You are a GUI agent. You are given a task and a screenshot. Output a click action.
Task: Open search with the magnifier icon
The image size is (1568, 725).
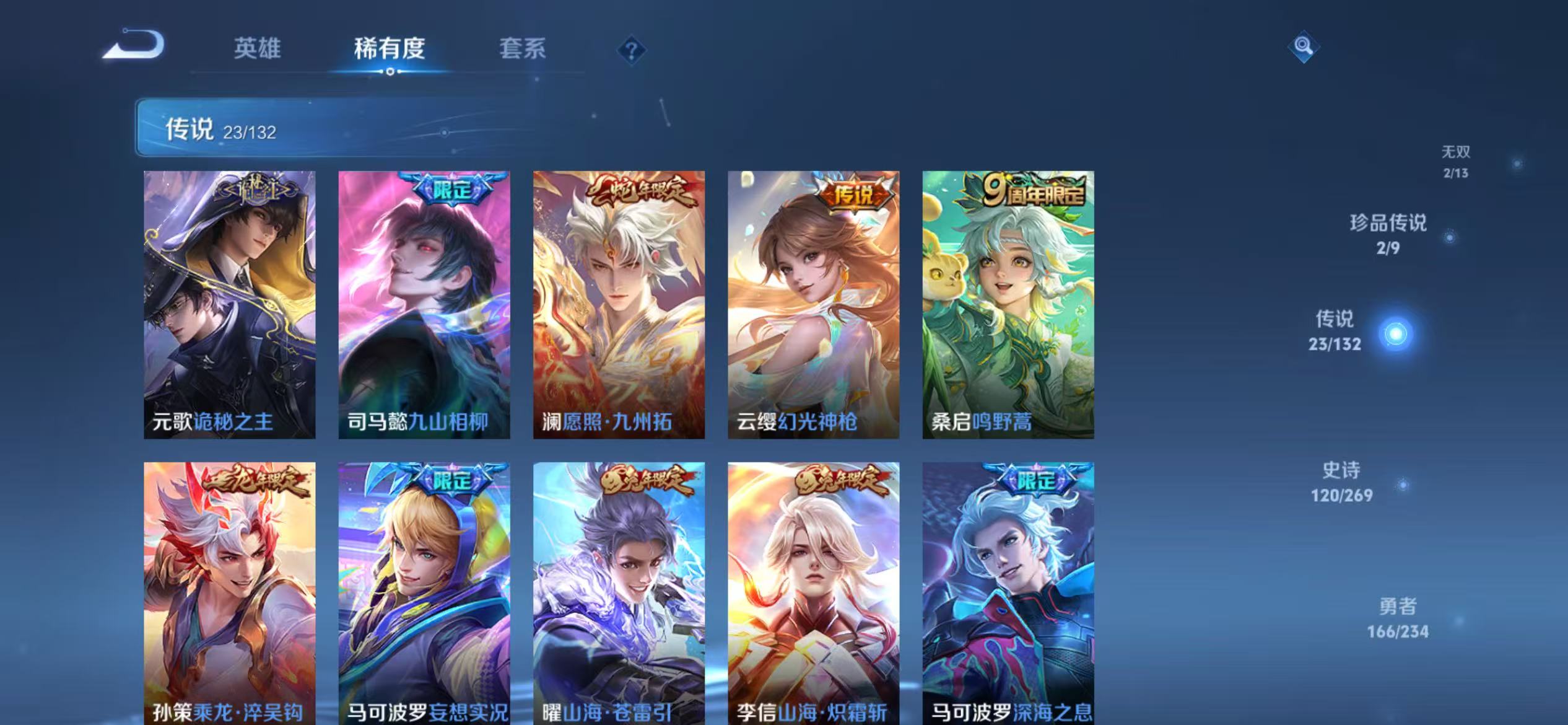(x=1302, y=46)
